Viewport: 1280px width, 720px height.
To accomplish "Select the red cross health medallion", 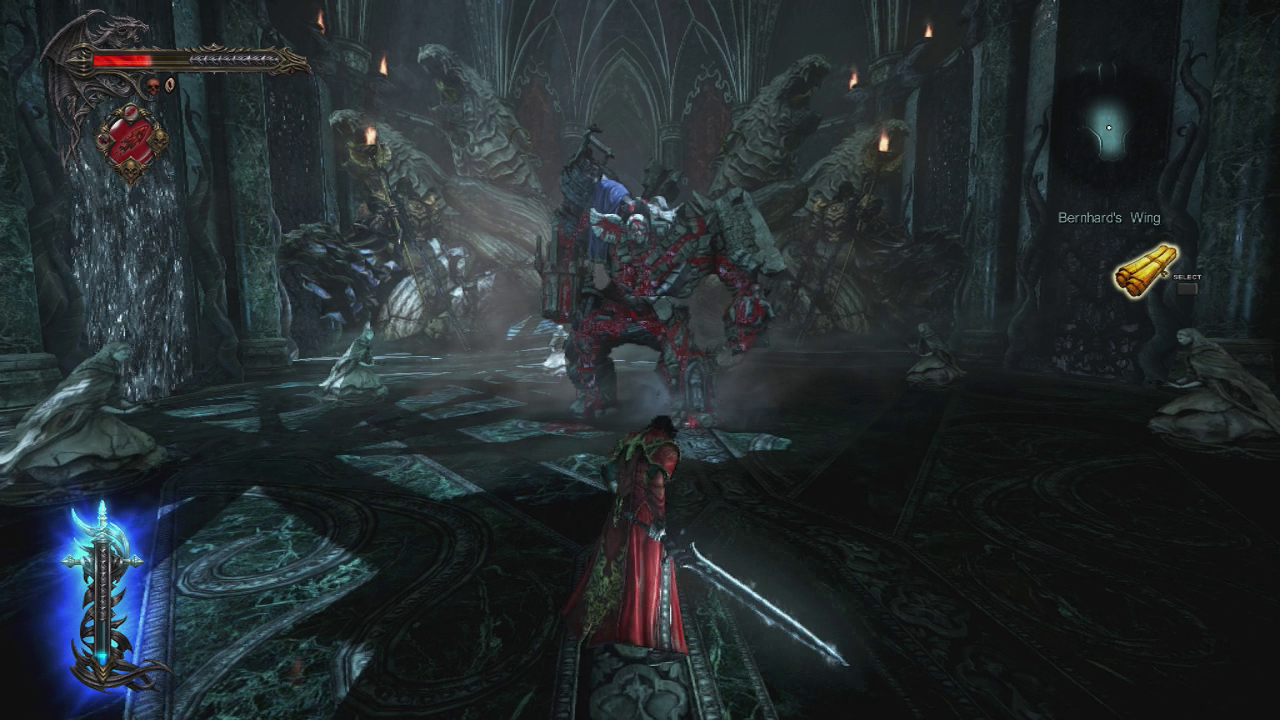I will coord(130,142).
